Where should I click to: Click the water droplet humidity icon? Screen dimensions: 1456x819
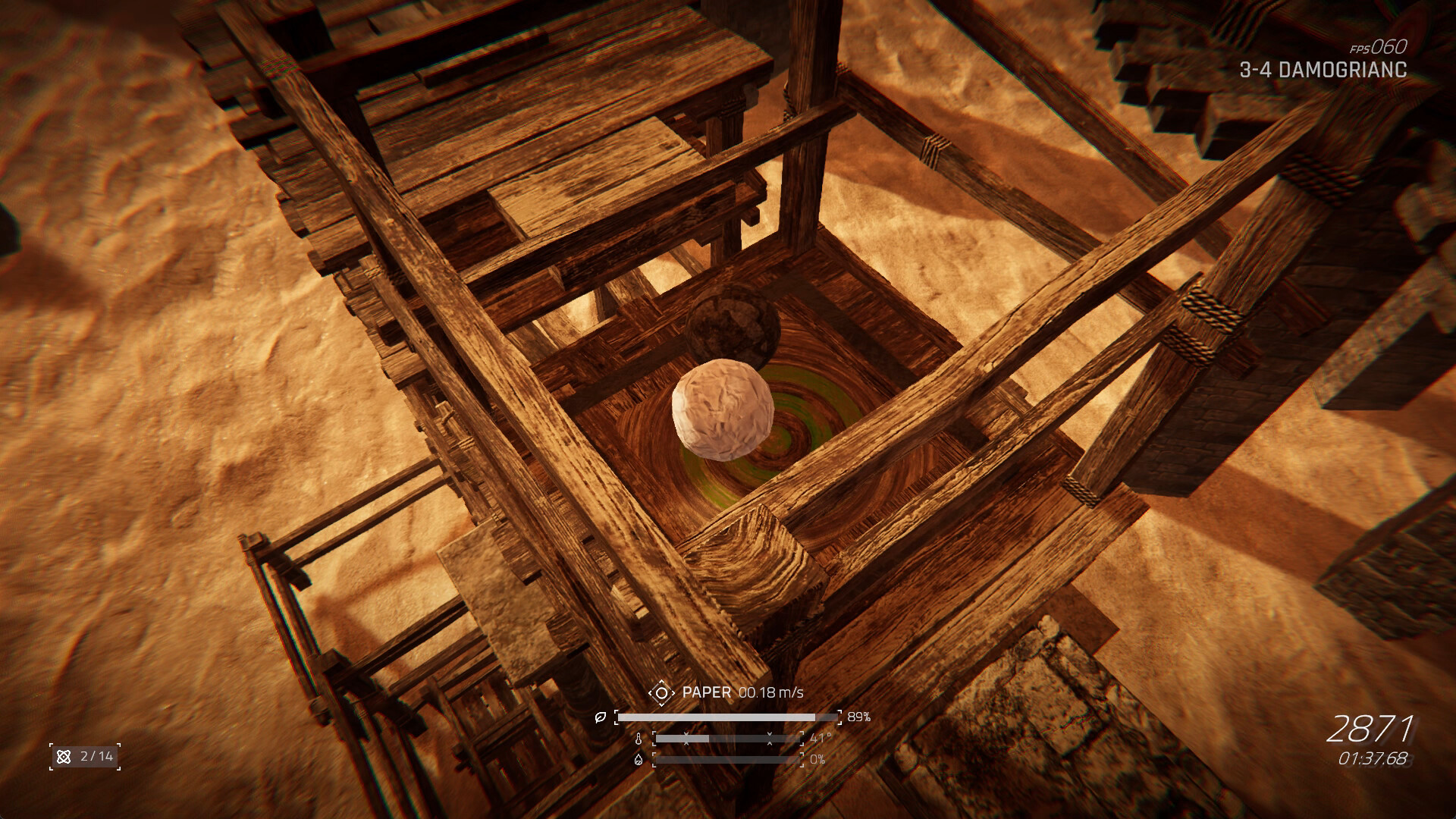tap(639, 760)
